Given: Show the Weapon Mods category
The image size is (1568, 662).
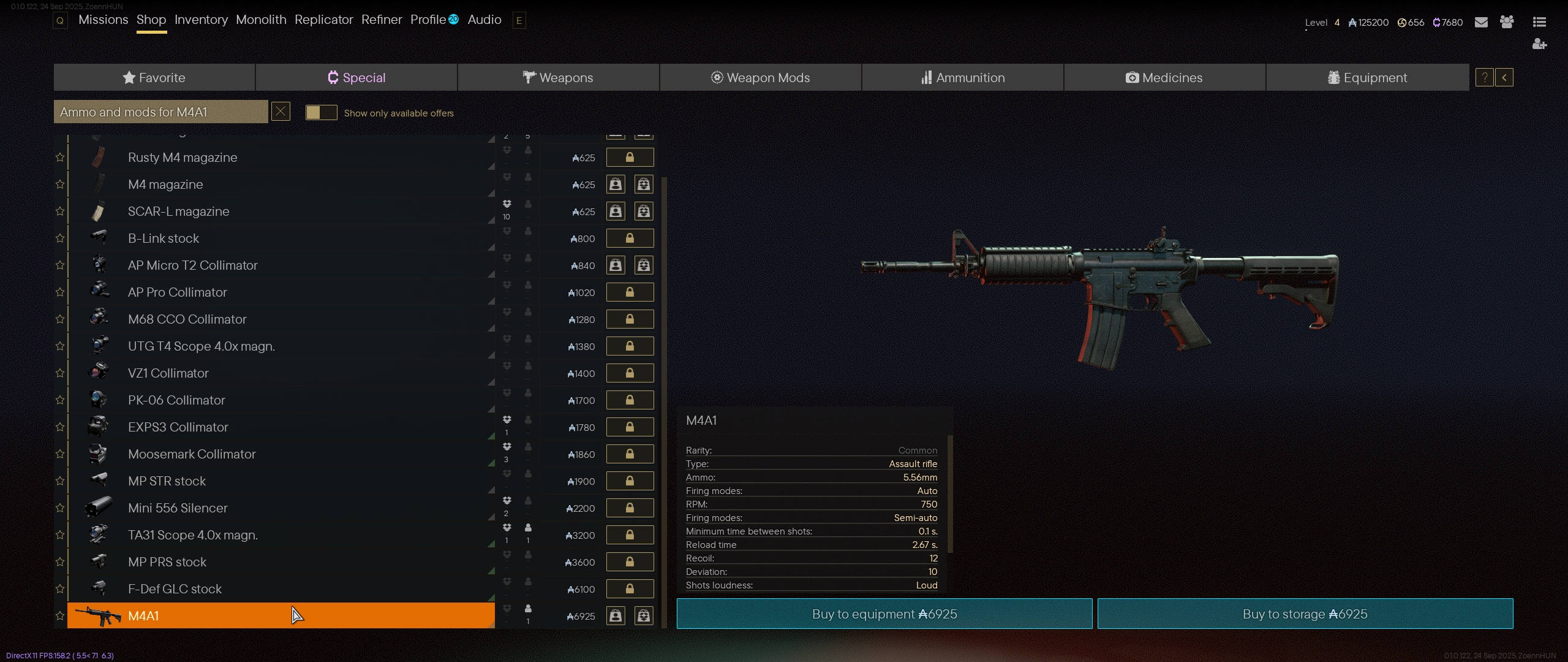Looking at the screenshot, I should click(x=760, y=78).
